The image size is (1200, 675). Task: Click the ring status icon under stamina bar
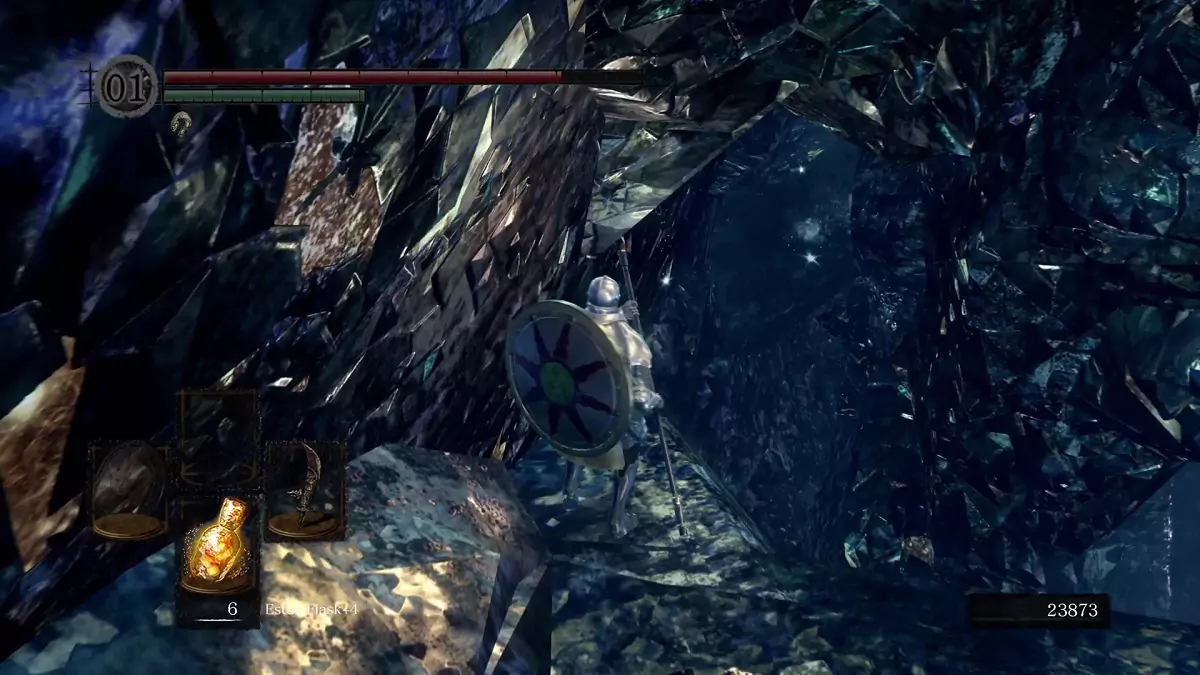point(181,124)
